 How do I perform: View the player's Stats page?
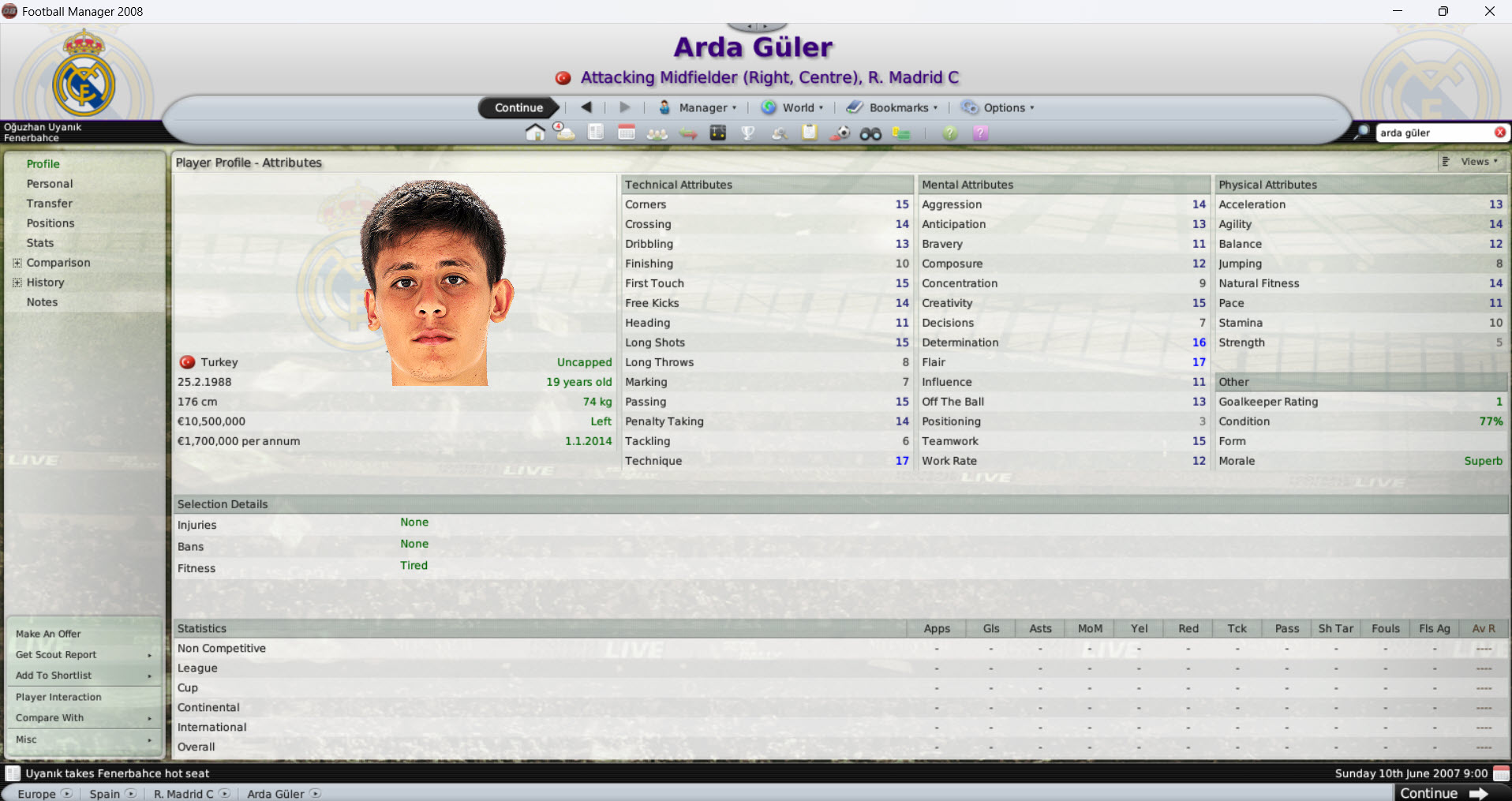tap(40, 243)
